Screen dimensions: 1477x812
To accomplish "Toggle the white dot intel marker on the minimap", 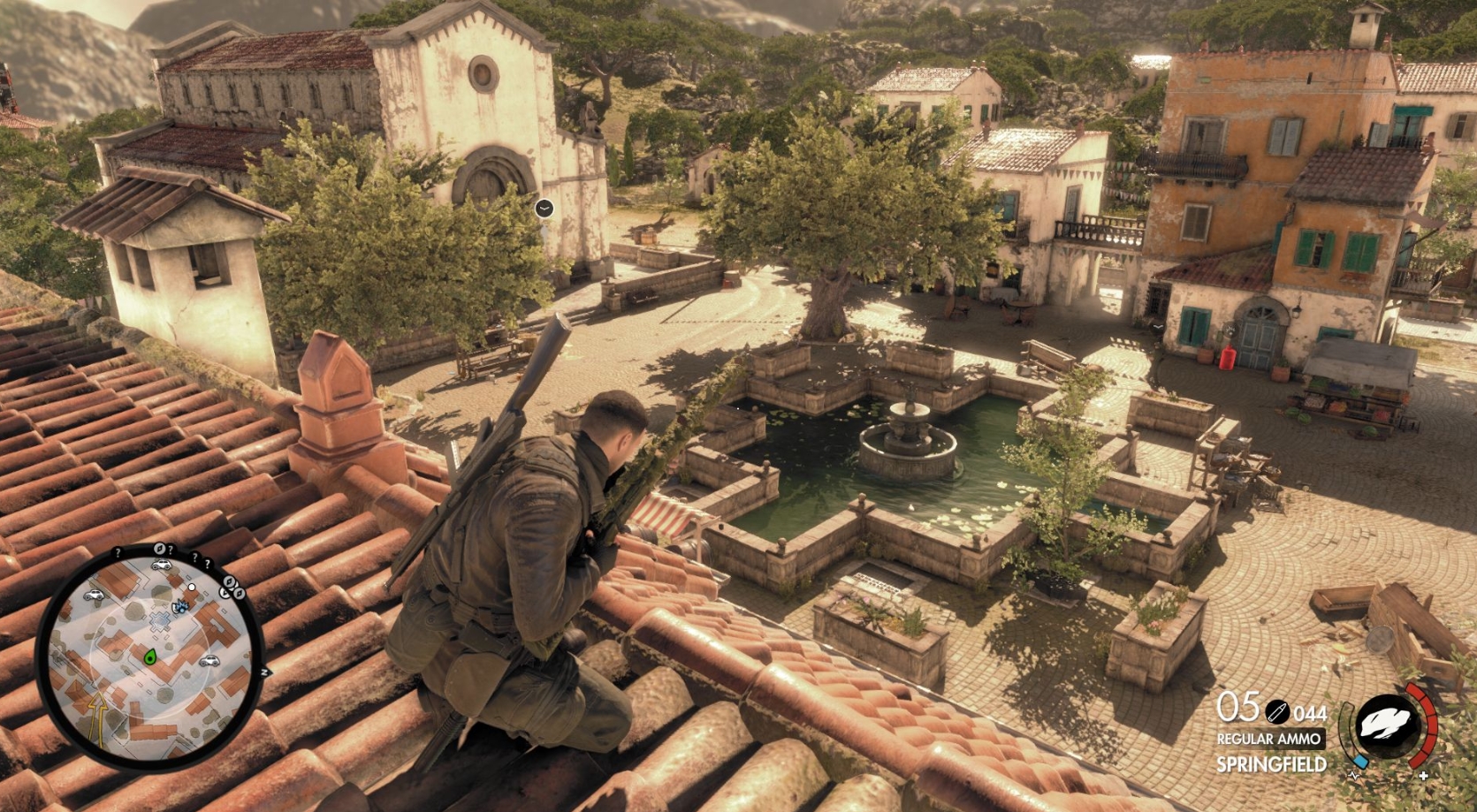I will coord(193,587).
